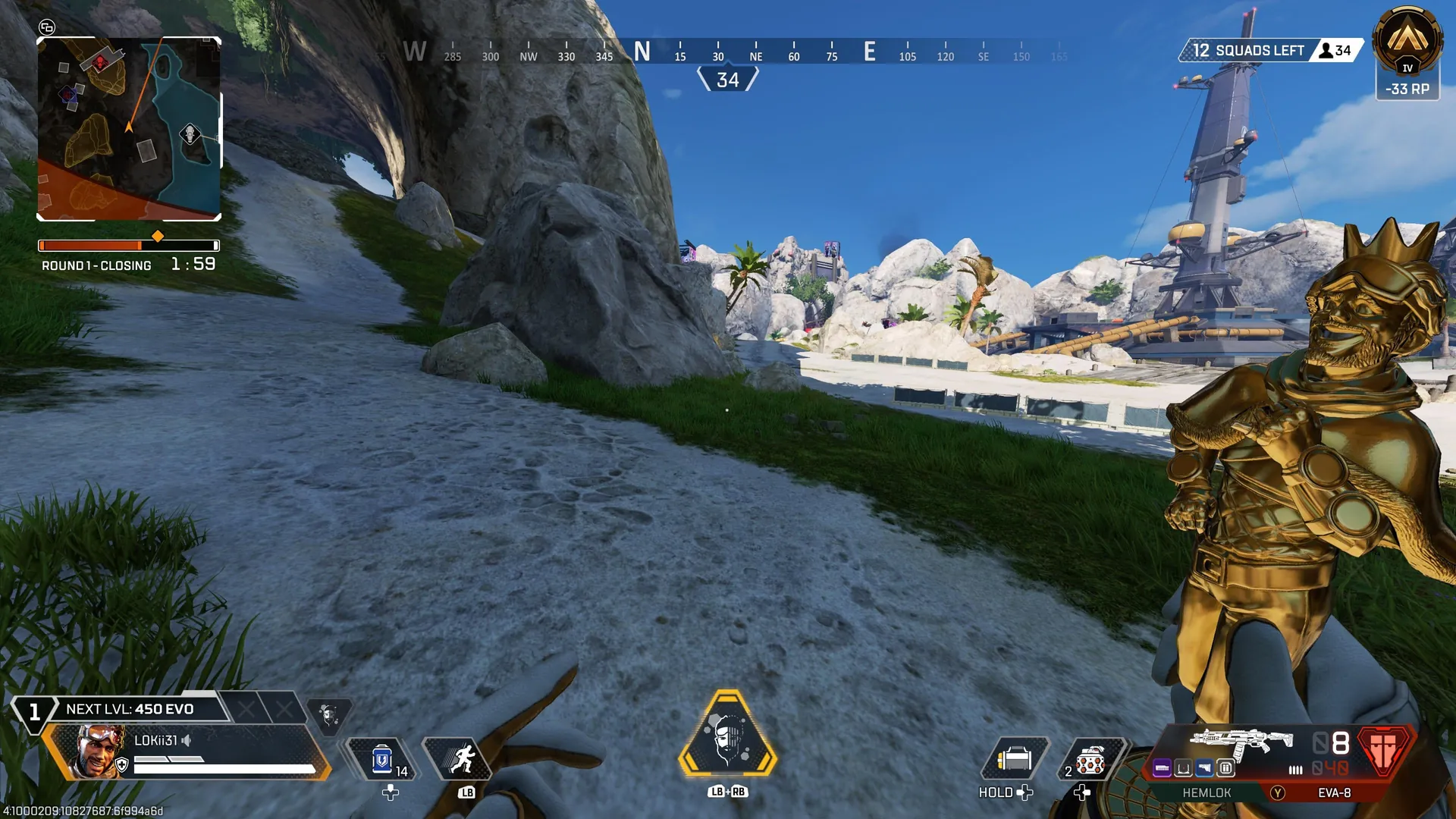Click the small Mirage passive icon
The height and width of the screenshot is (819, 1456).
pyautogui.click(x=328, y=715)
